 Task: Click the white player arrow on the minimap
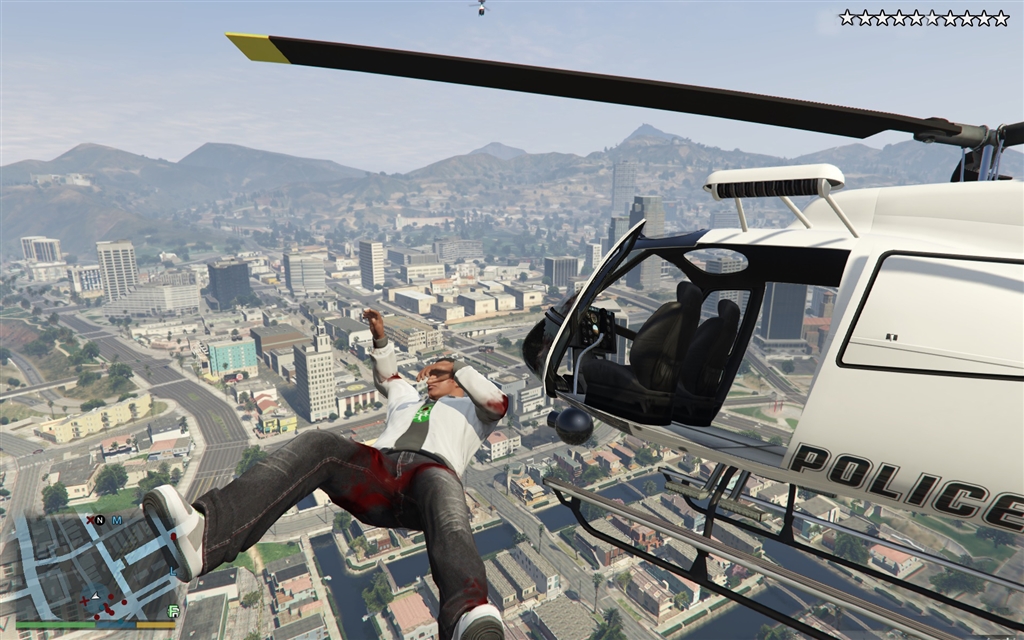click(95, 596)
